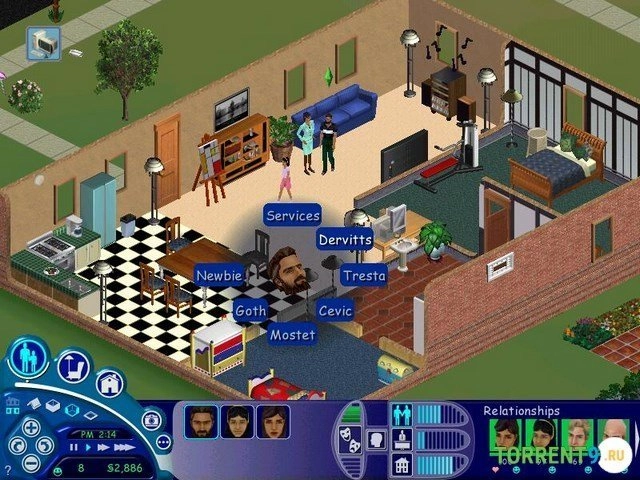Zoom out with the minus button

(30, 463)
